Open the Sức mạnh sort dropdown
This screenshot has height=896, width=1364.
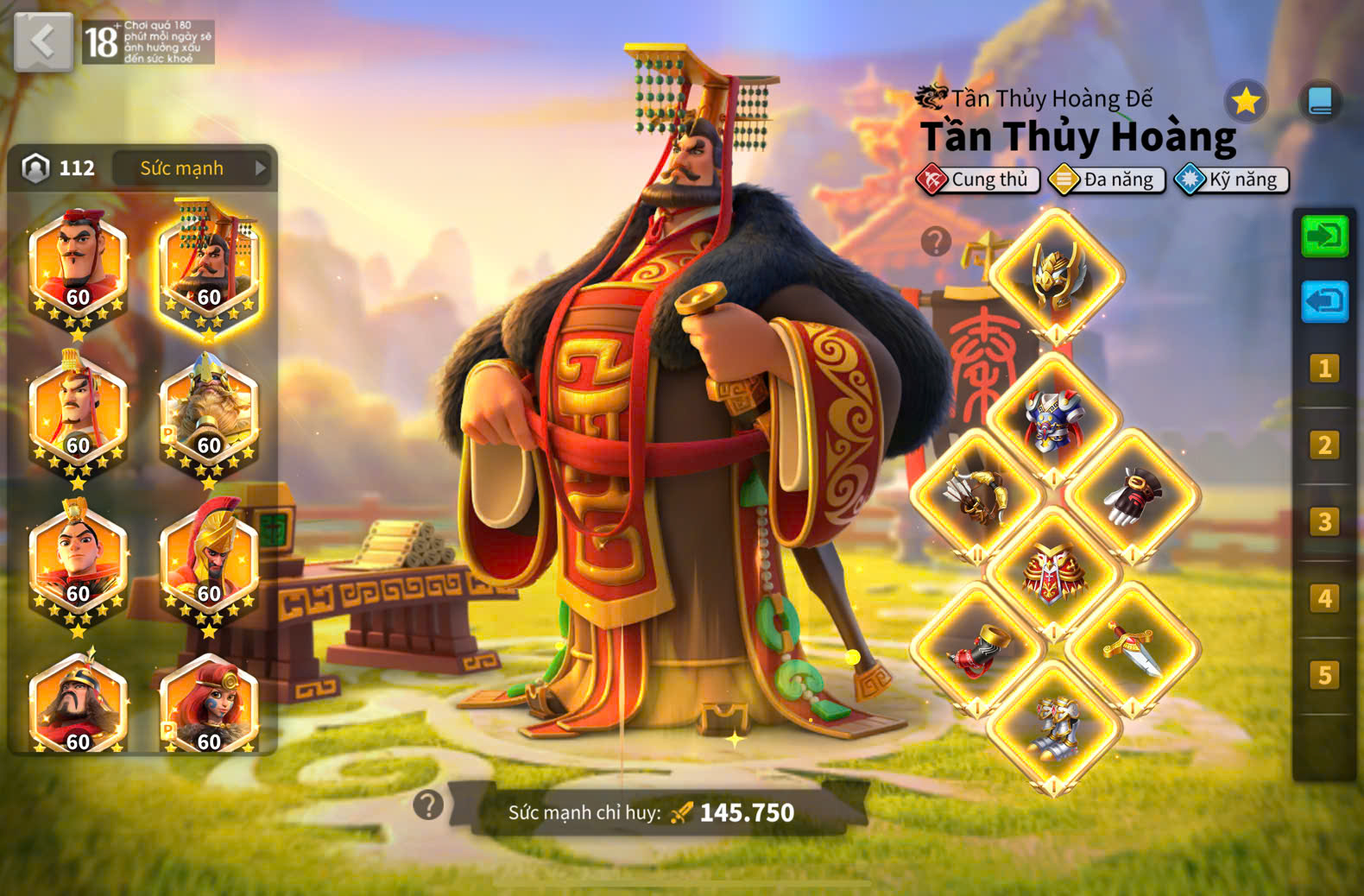(192, 168)
